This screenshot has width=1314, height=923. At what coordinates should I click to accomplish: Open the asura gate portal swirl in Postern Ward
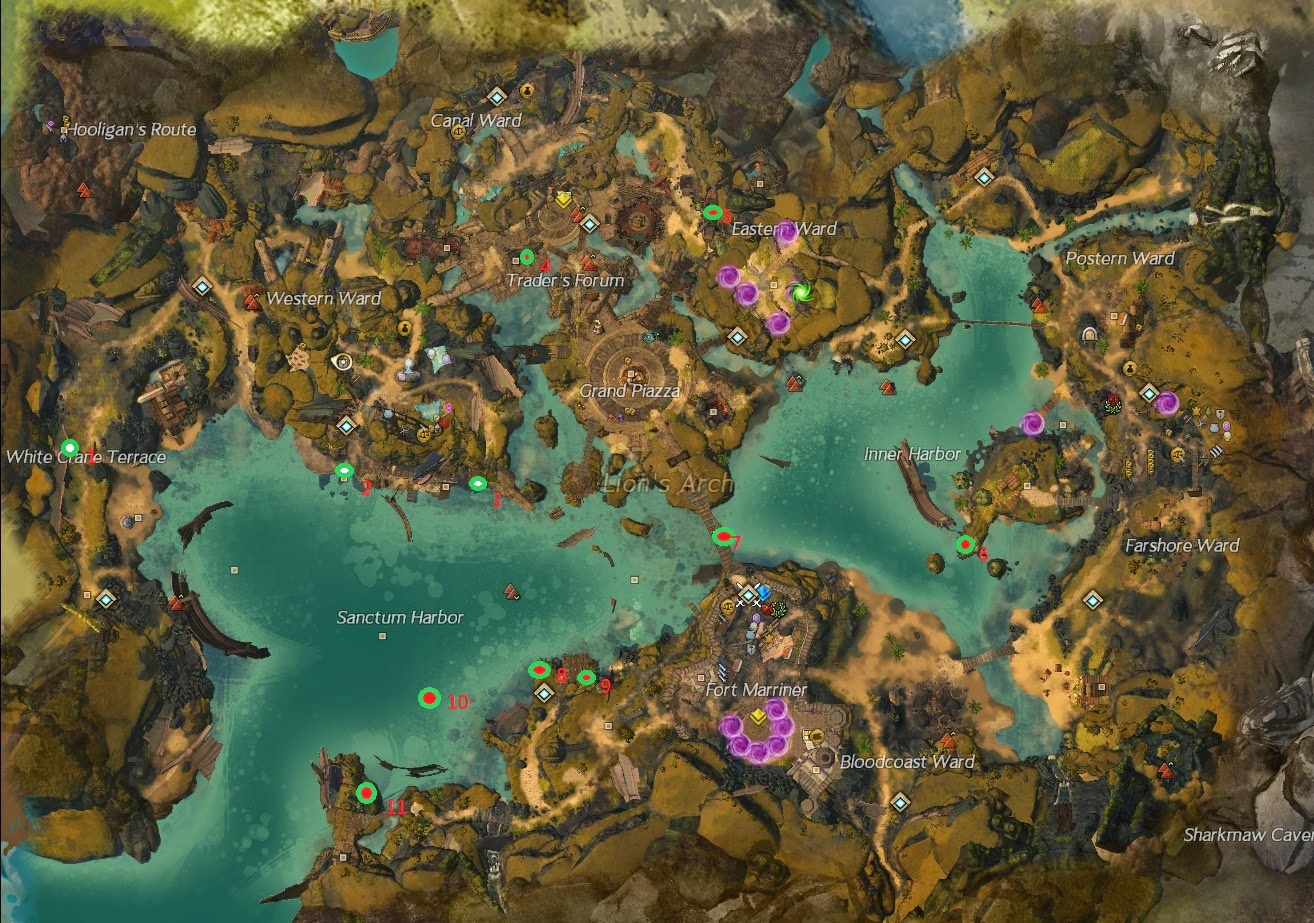(x=1168, y=402)
